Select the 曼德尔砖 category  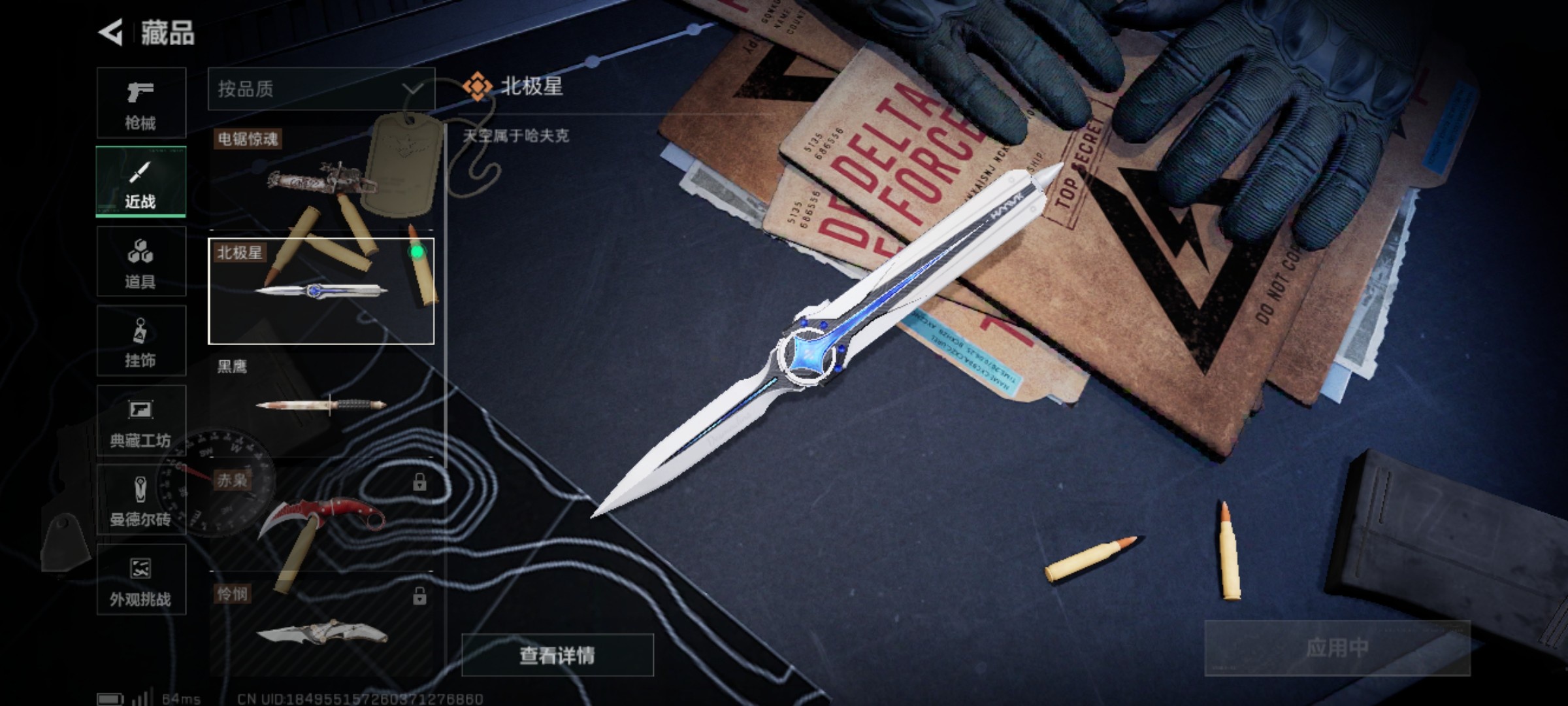click(x=140, y=500)
